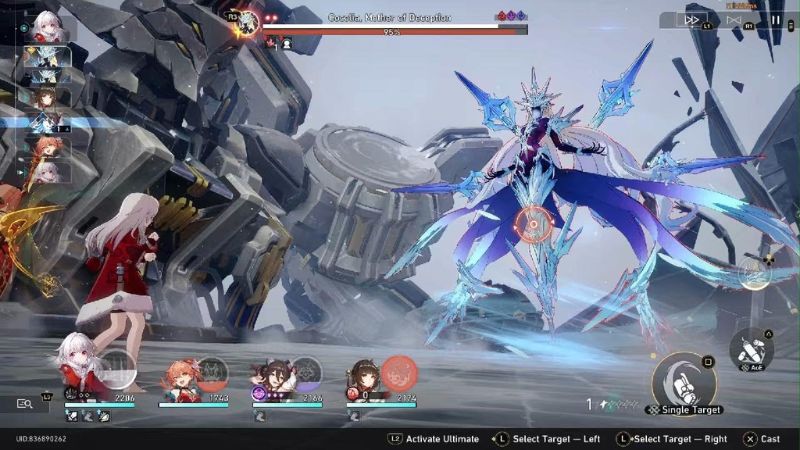
Task: Select the brown-haired character portrait in the party bar
Action: pyautogui.click(x=366, y=376)
